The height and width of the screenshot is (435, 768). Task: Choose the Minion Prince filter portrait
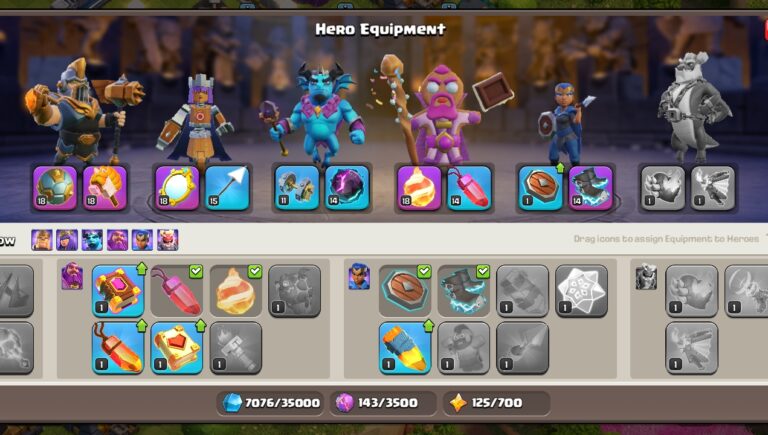(x=92, y=240)
